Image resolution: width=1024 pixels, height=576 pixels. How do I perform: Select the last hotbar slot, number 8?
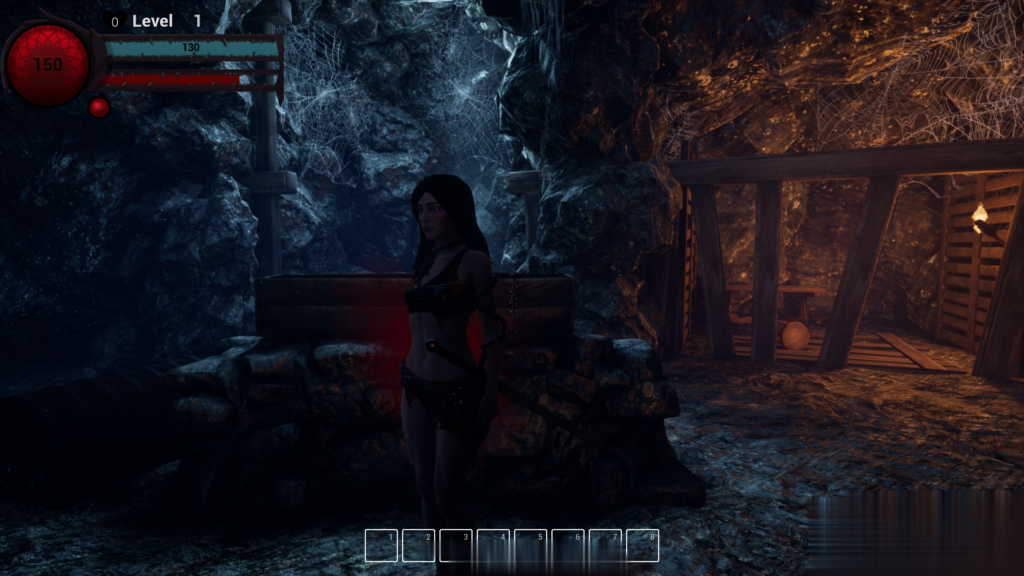tap(642, 545)
